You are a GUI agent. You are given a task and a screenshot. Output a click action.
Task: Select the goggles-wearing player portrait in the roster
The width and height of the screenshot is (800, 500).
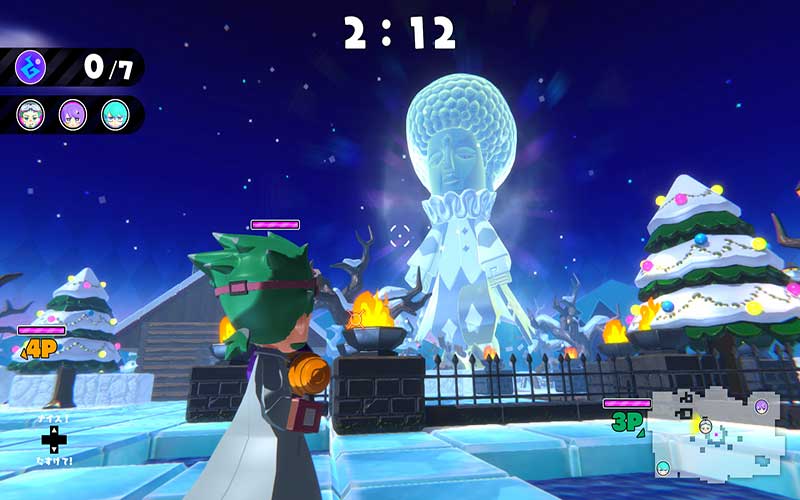point(31,114)
